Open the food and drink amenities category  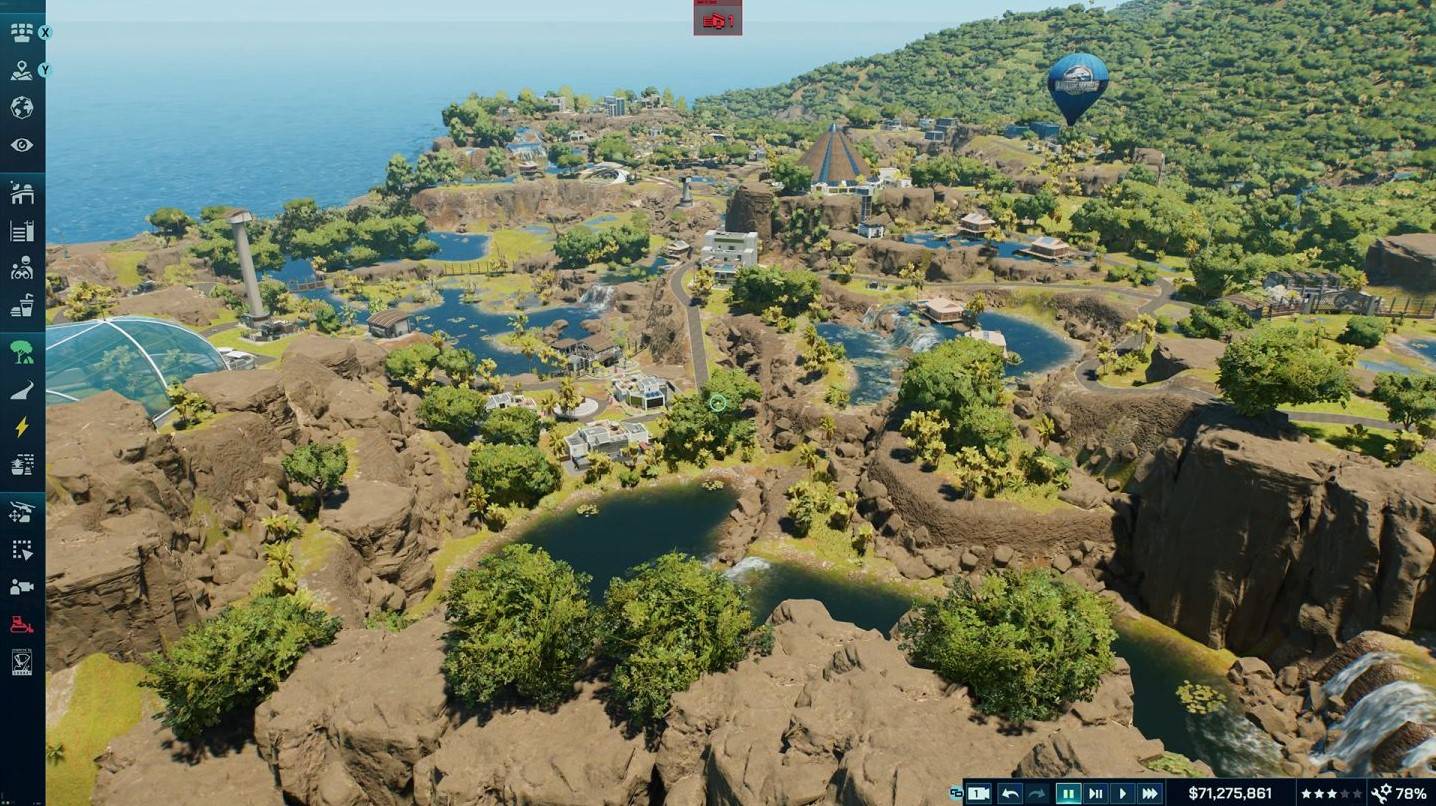[21, 307]
